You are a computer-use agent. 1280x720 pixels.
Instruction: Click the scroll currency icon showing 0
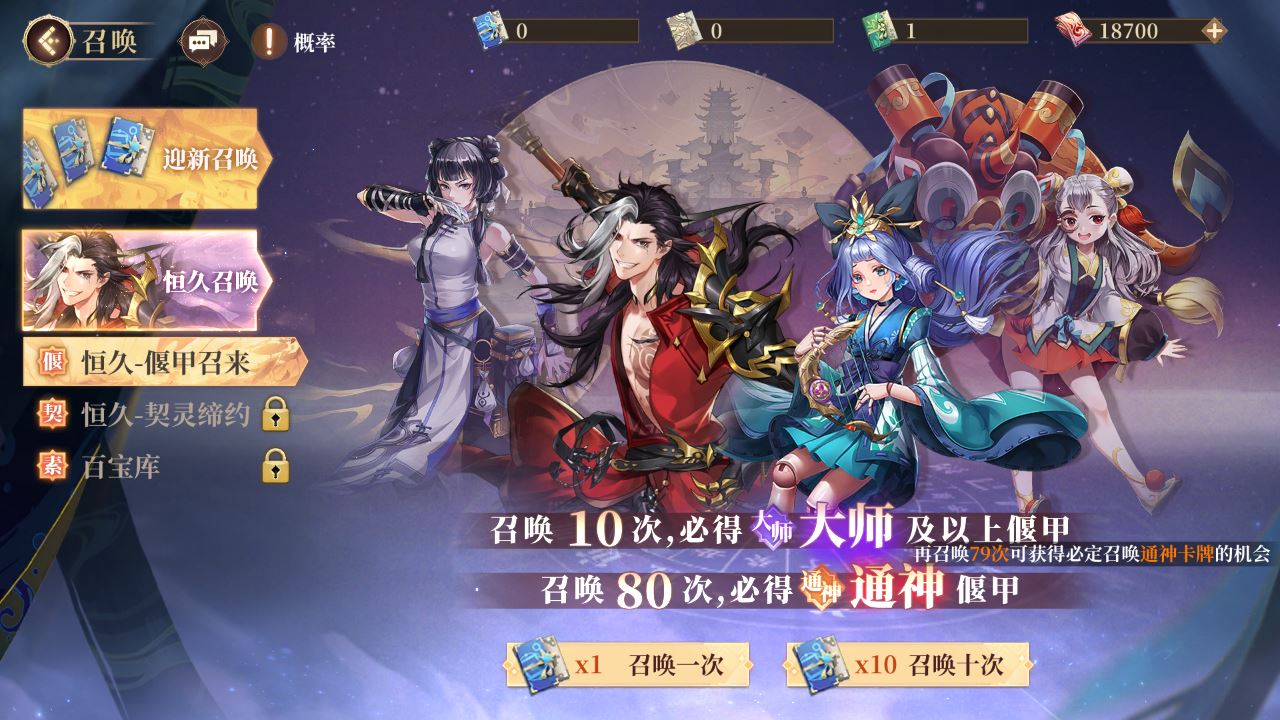click(685, 30)
